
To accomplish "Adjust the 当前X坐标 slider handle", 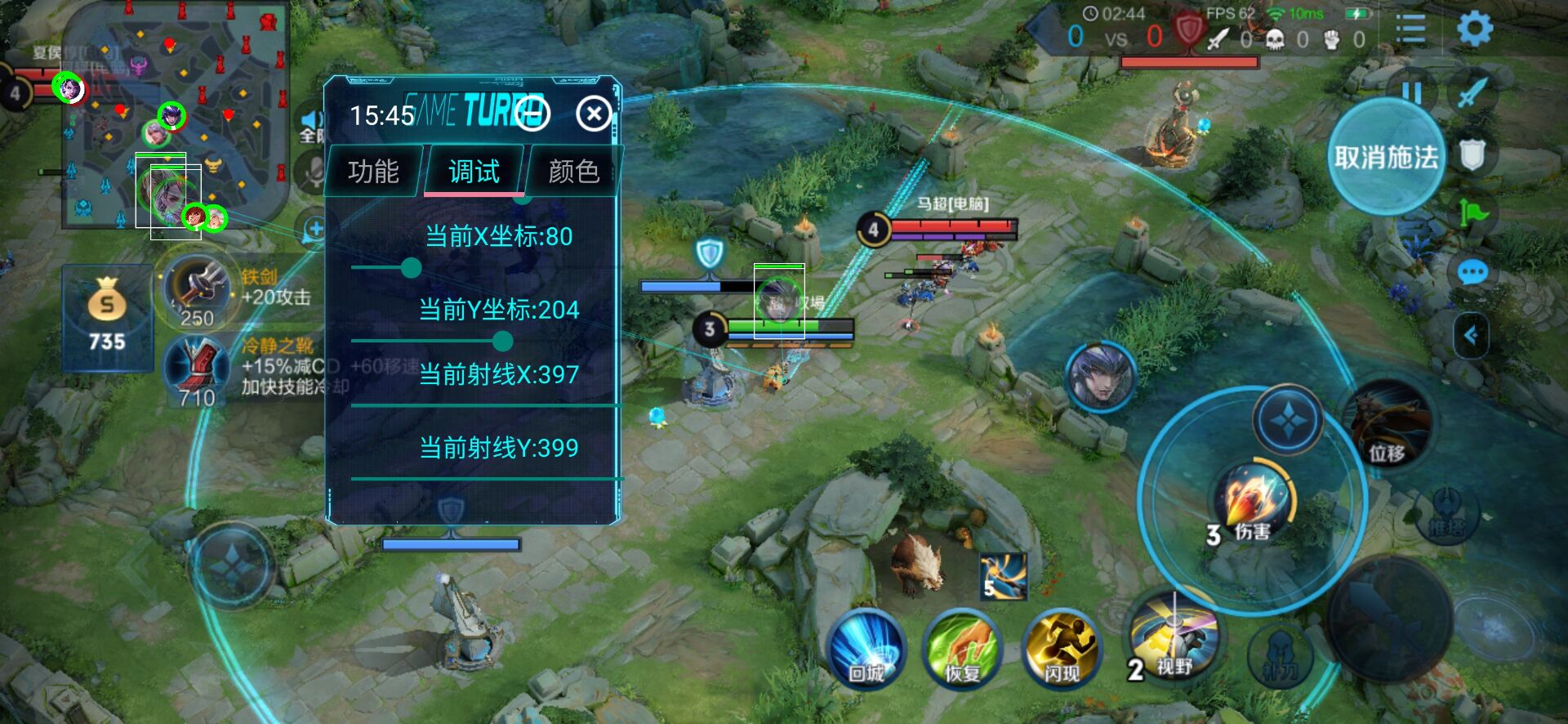I will coord(412,267).
